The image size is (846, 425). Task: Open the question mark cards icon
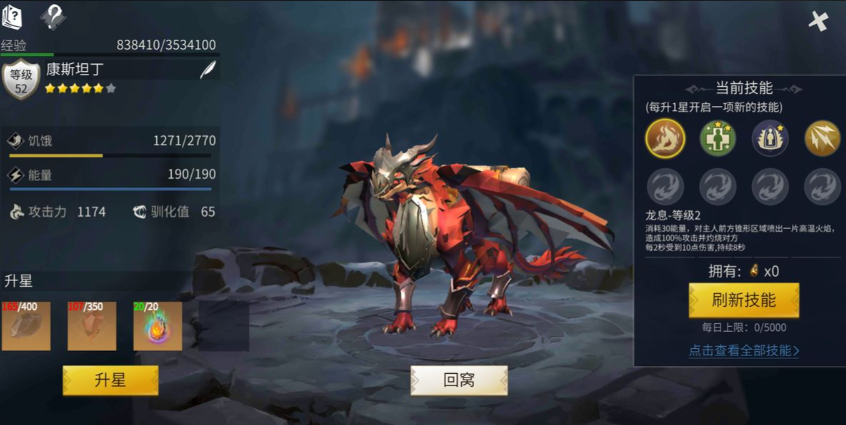[13, 15]
